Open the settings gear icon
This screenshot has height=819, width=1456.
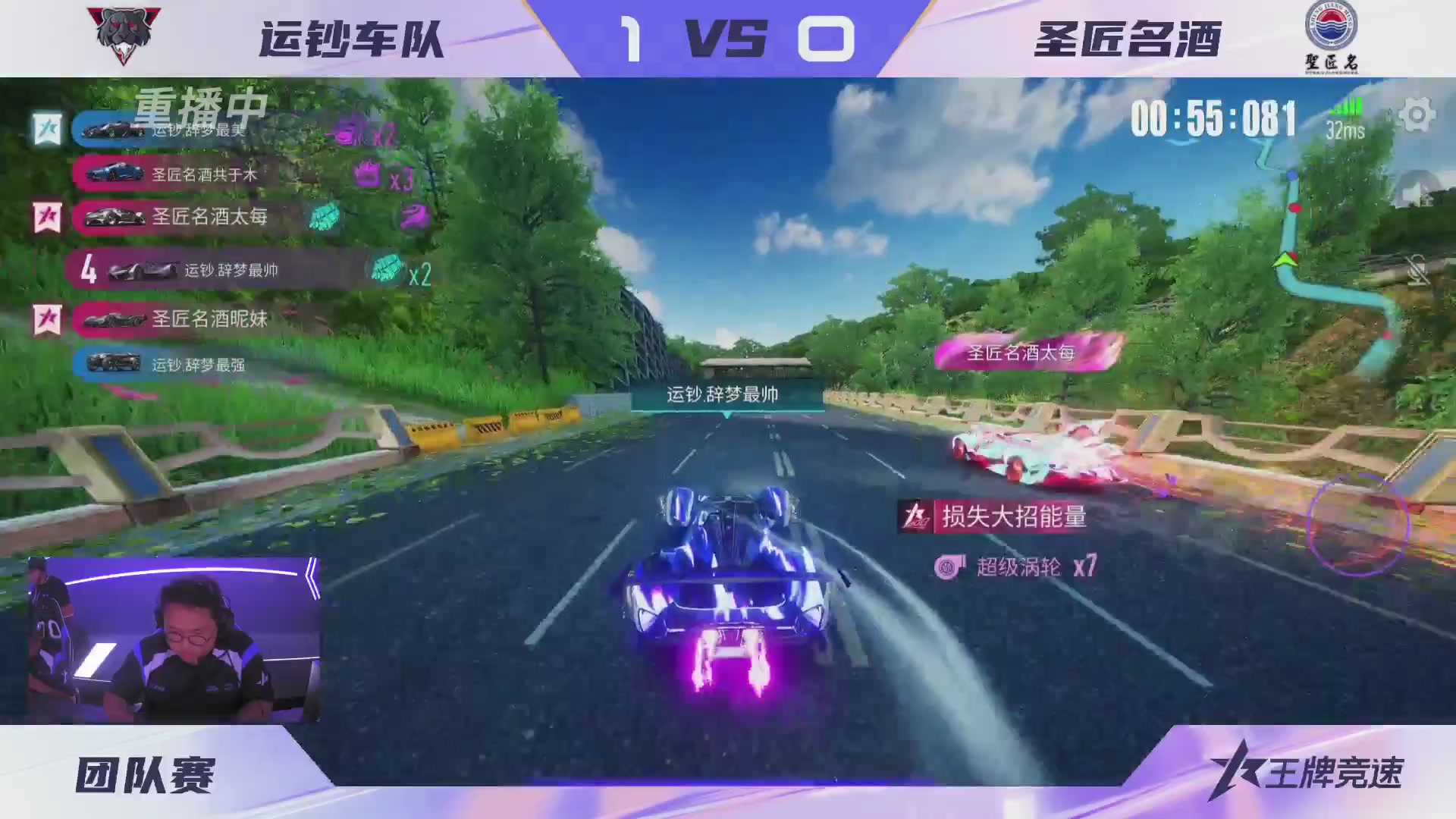pyautogui.click(x=1416, y=114)
